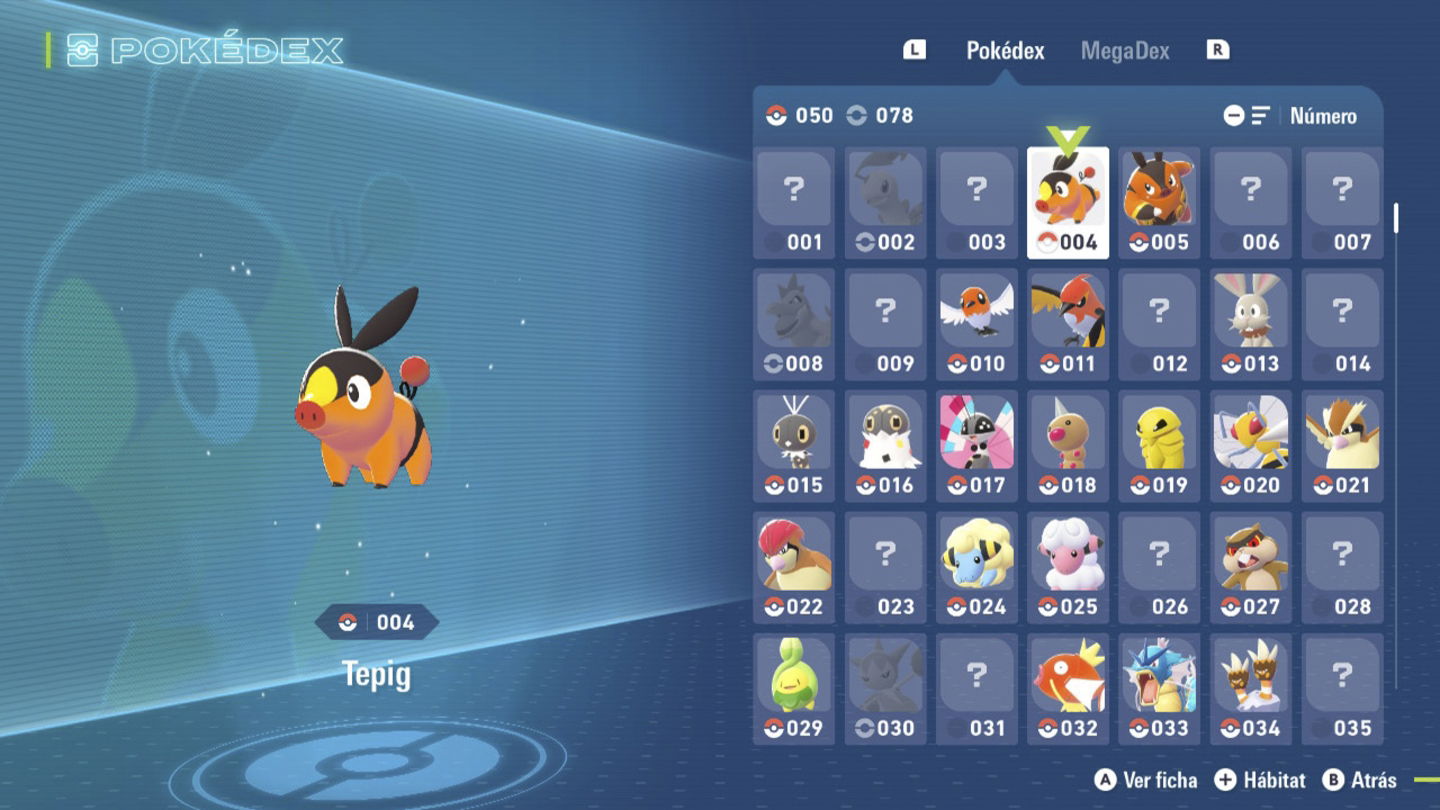Image resolution: width=1440 pixels, height=810 pixels.
Task: Open Mareep entry 024
Action: (x=976, y=567)
